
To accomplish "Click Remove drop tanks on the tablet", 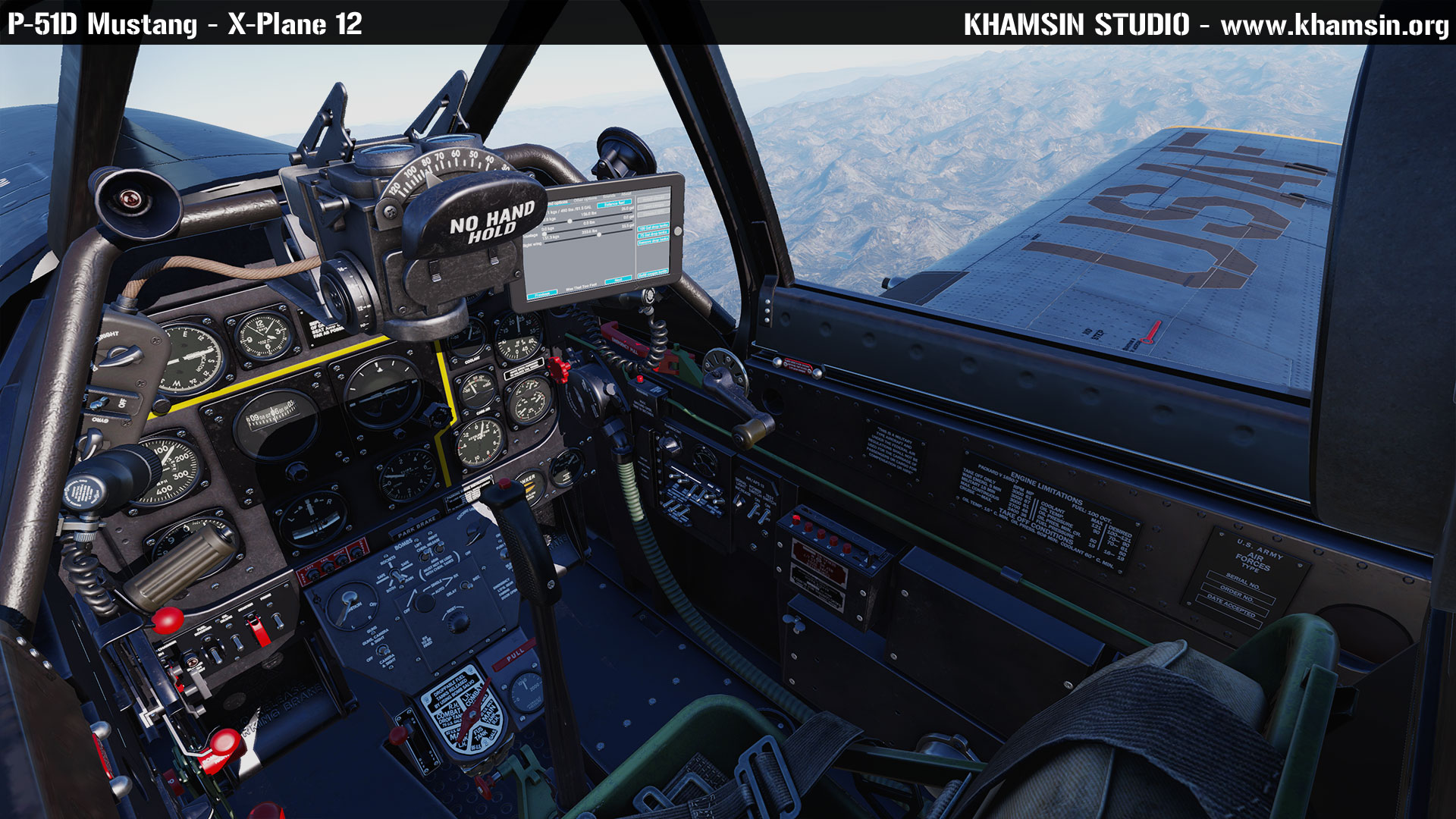I will click(653, 240).
